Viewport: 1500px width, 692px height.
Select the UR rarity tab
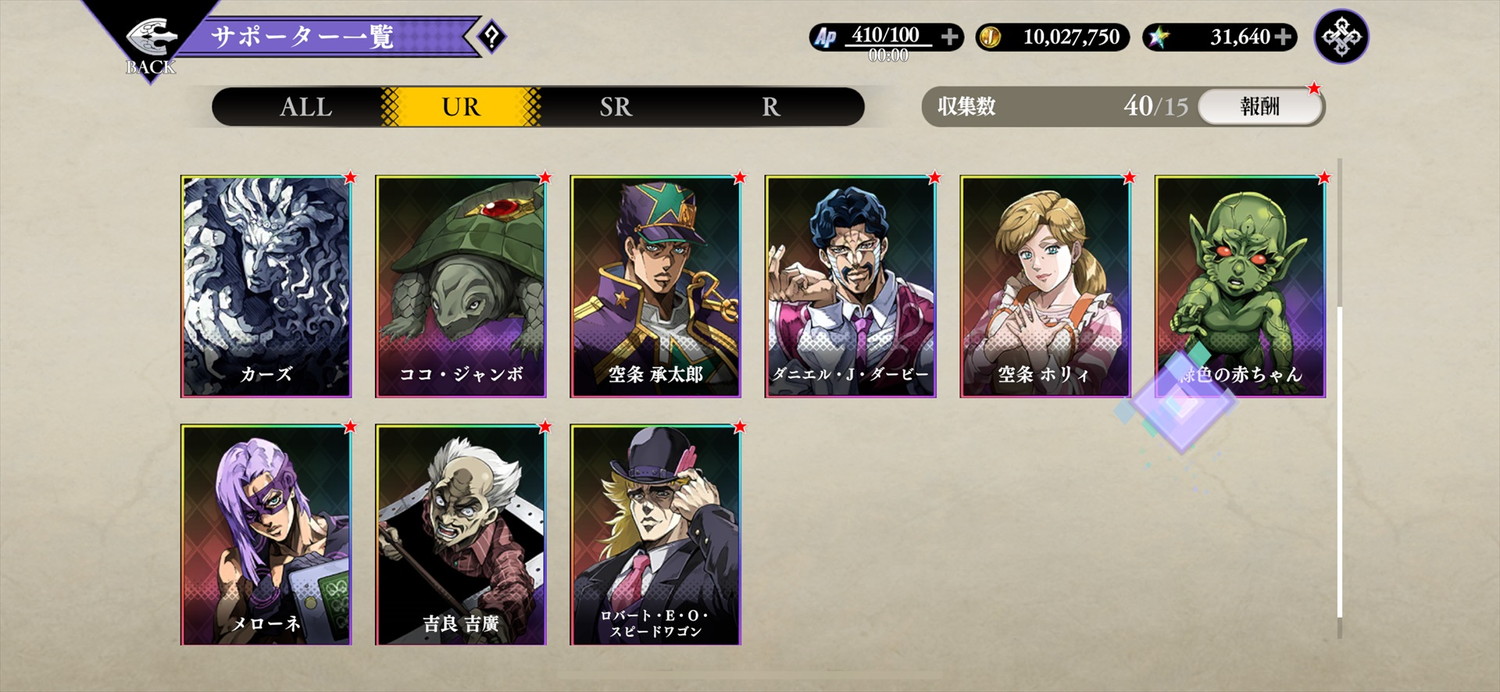click(x=461, y=107)
